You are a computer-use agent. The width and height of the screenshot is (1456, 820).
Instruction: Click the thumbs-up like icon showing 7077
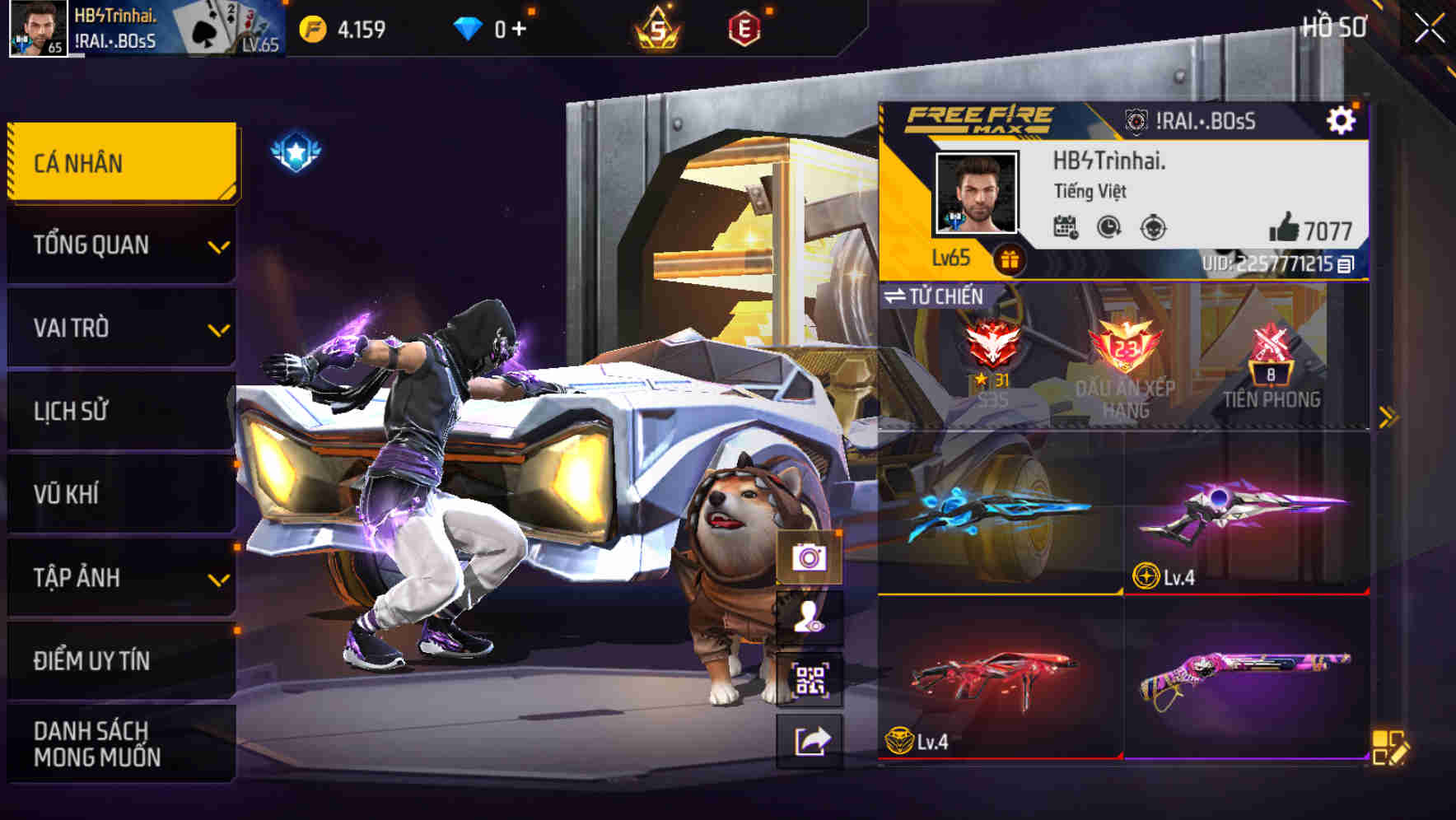[x=1286, y=227]
